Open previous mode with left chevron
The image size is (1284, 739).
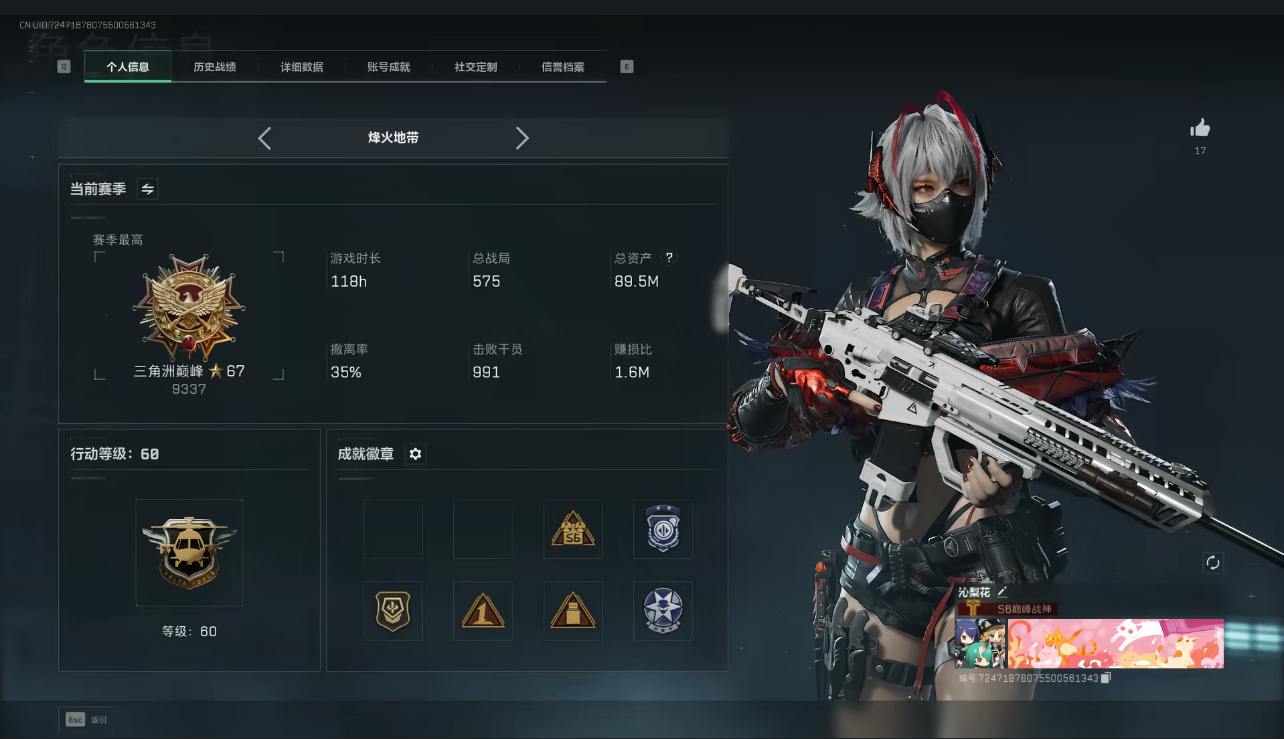[264, 138]
